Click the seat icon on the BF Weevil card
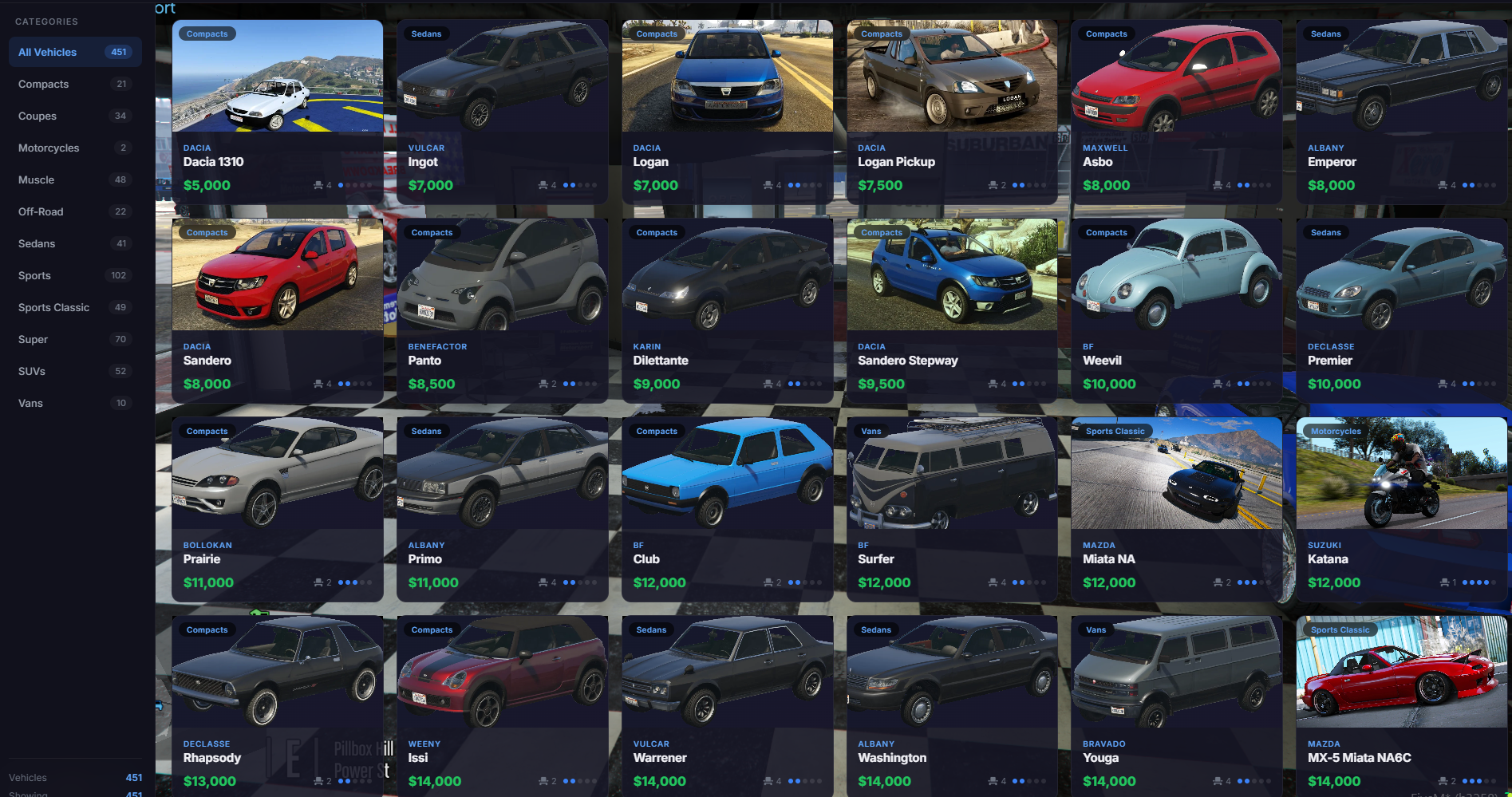1512x797 pixels. click(1218, 384)
